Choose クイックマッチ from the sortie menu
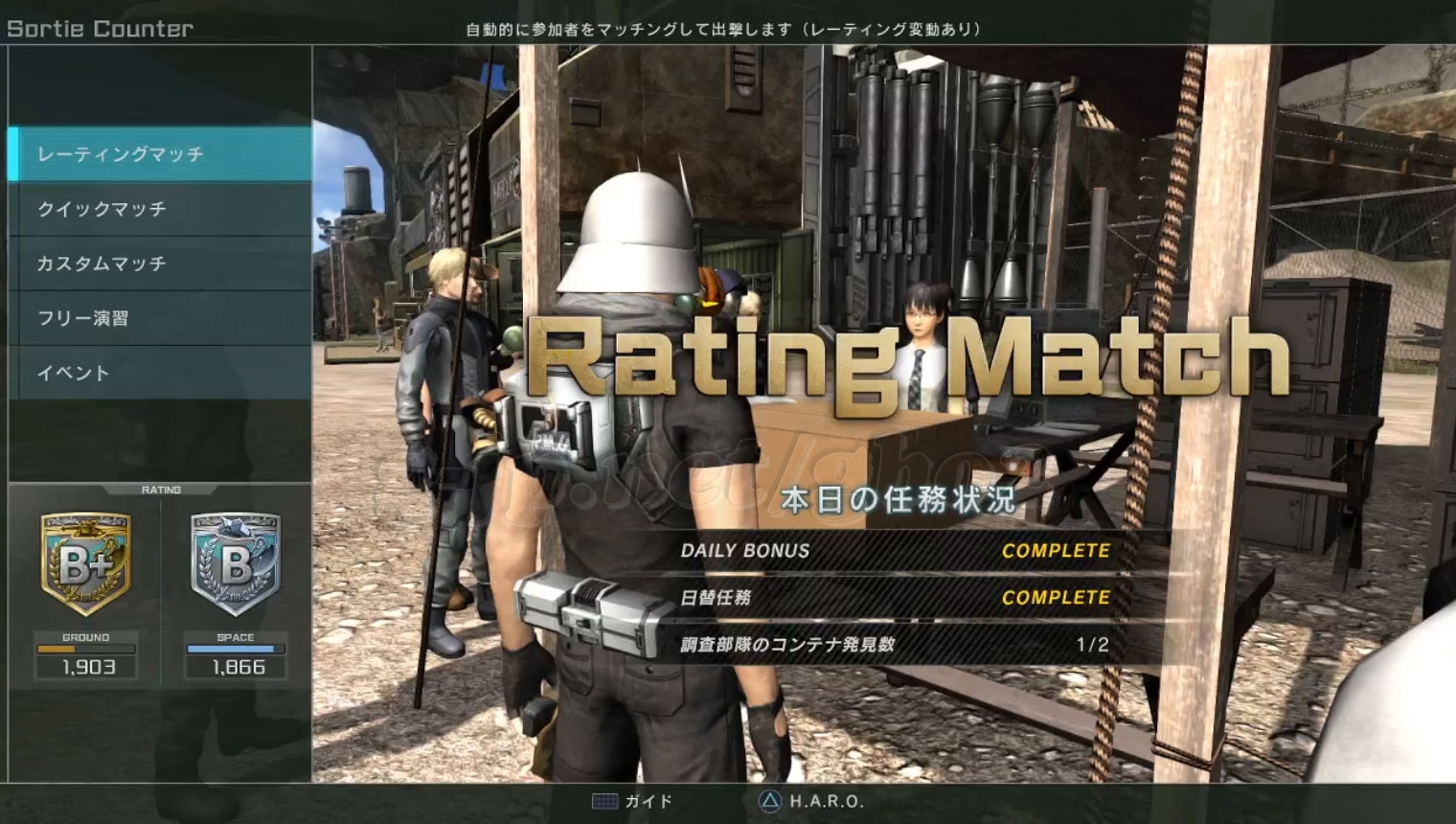1456x824 pixels. click(x=160, y=209)
